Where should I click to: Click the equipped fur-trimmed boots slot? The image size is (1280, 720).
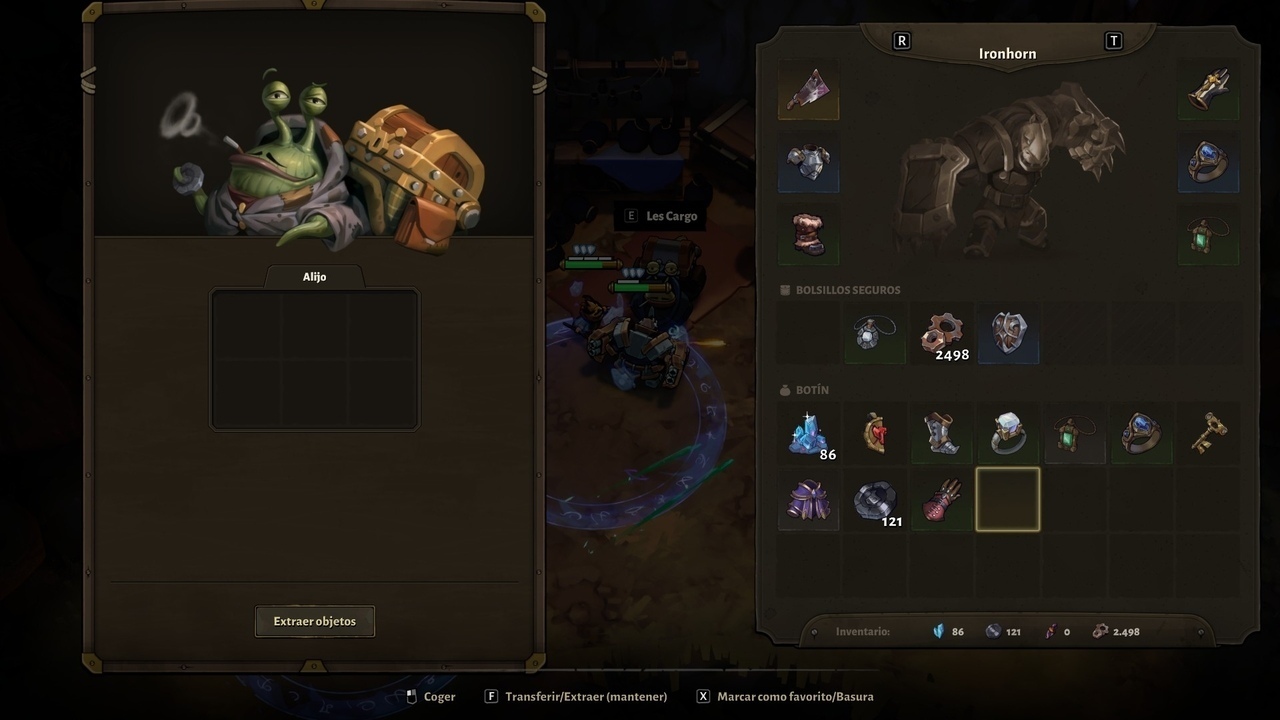pos(808,234)
